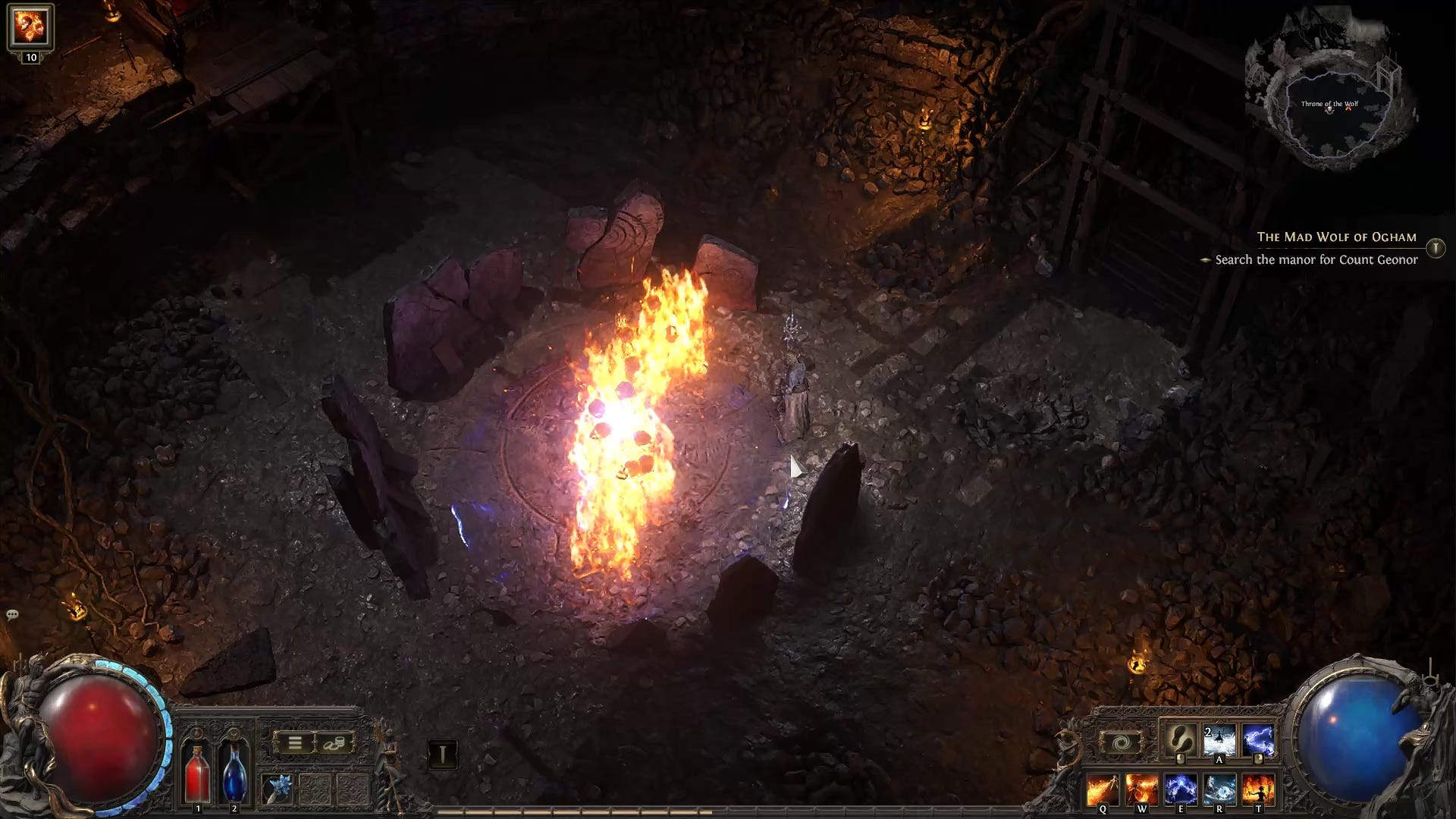Select the footprints move skill slot
The height and width of the screenshot is (819, 1456).
click(1180, 740)
